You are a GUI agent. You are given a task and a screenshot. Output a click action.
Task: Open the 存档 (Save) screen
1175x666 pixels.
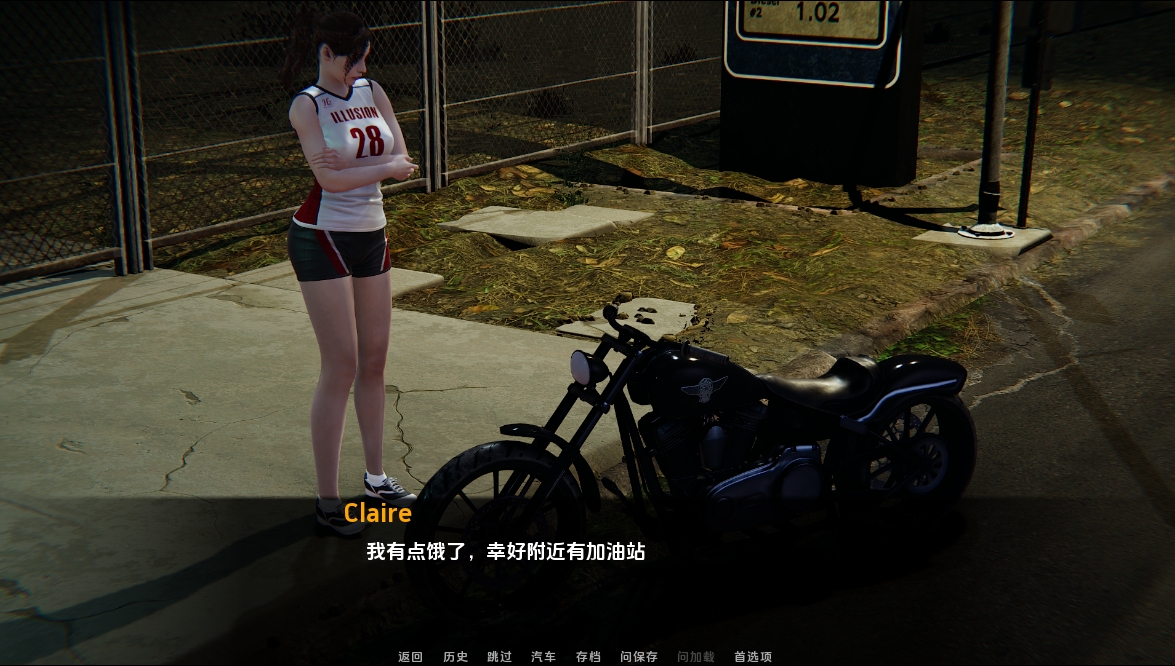[x=588, y=657]
